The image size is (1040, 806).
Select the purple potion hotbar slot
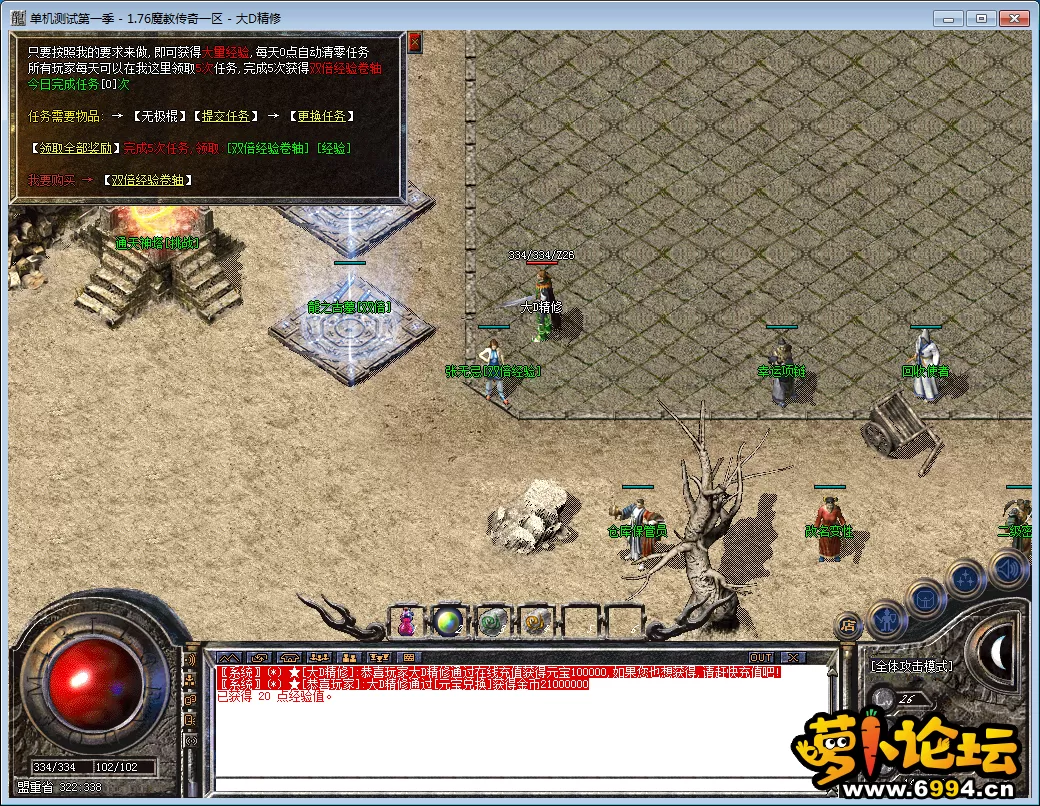click(x=407, y=622)
